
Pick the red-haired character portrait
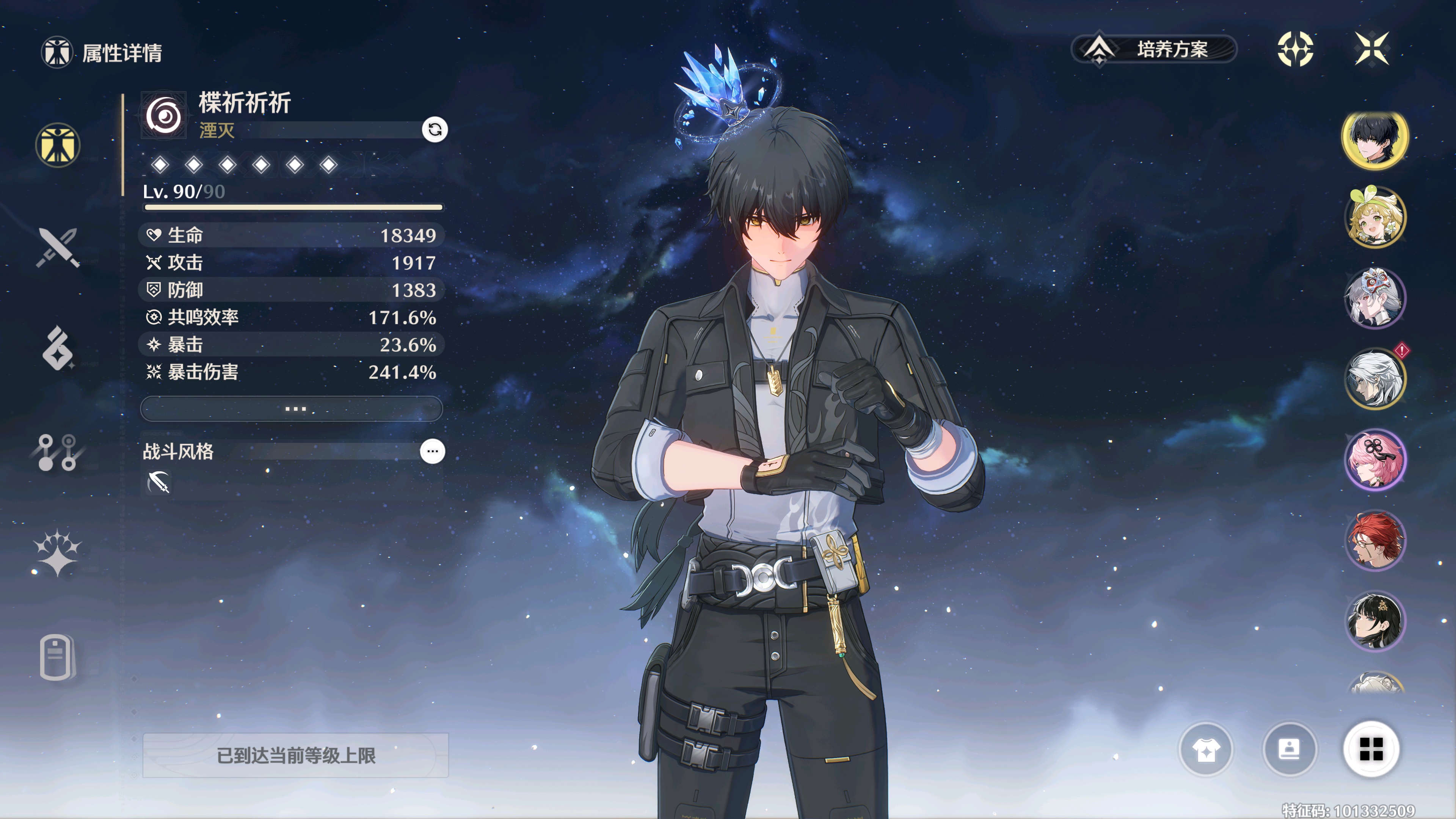tap(1374, 540)
